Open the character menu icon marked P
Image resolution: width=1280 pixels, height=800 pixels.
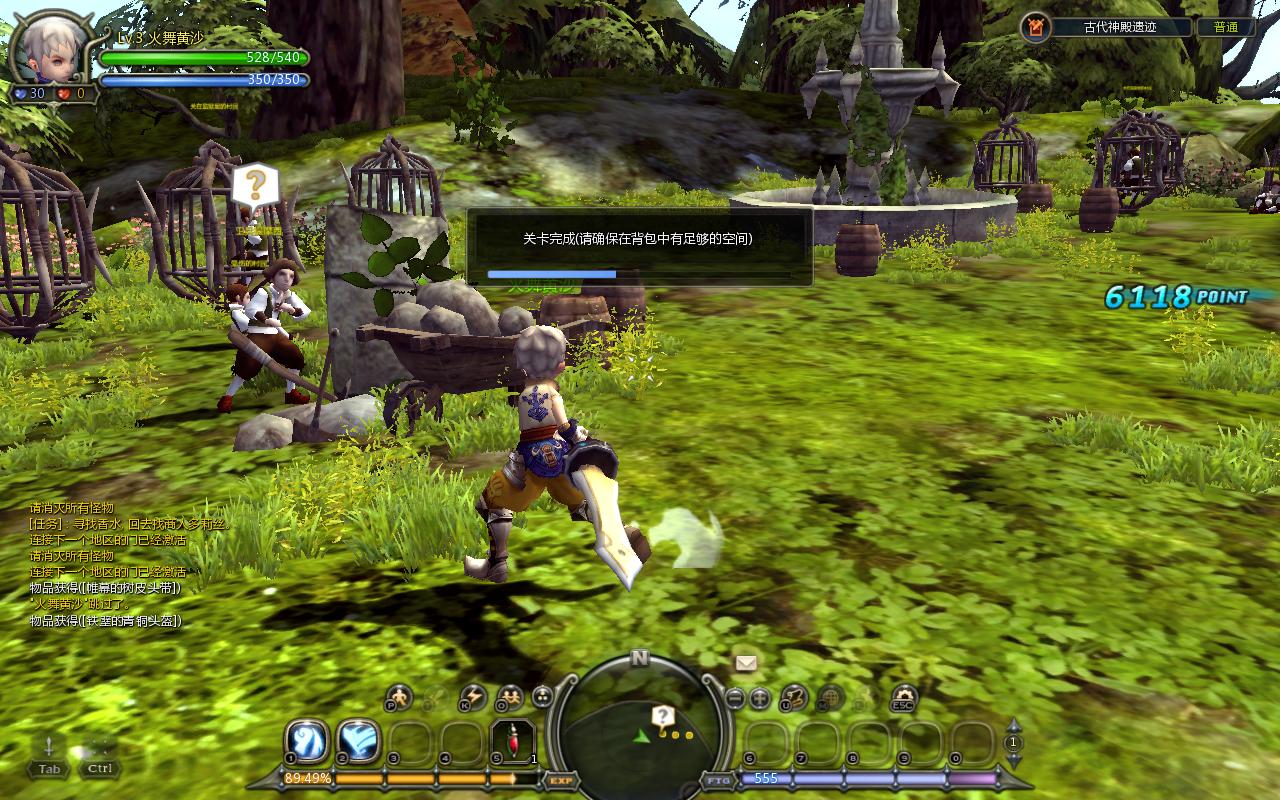(x=399, y=697)
